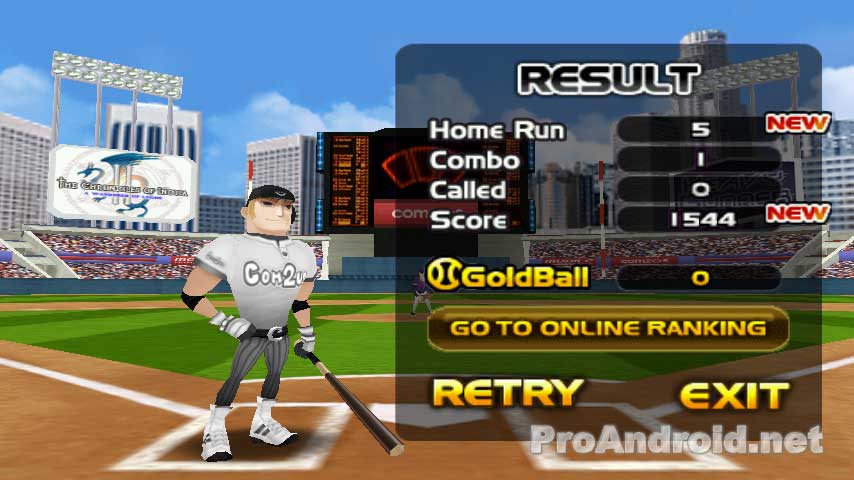Open the Go To Online Ranking button

(x=608, y=328)
